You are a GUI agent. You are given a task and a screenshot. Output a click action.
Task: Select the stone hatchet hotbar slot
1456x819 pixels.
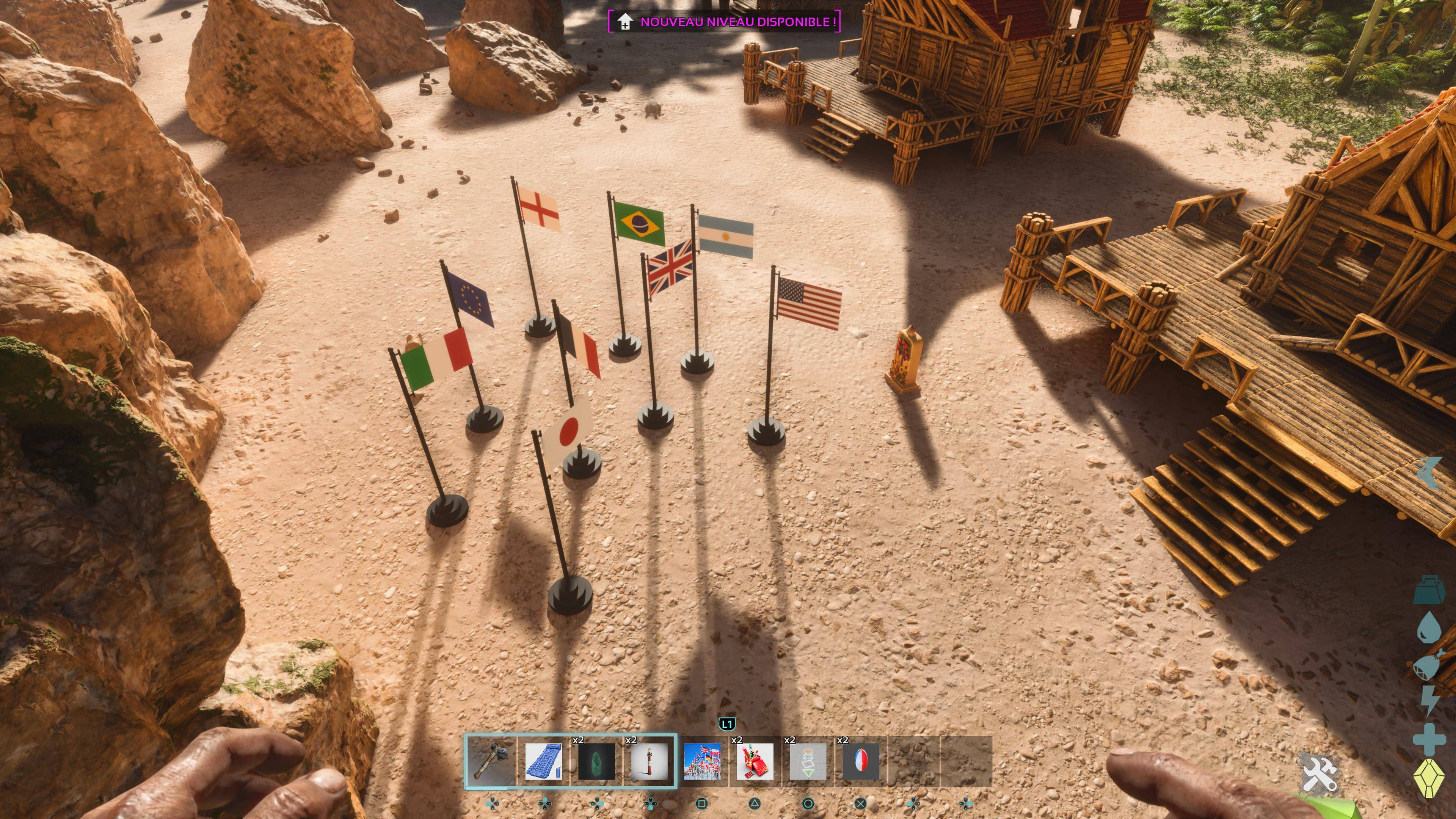tap(491, 761)
